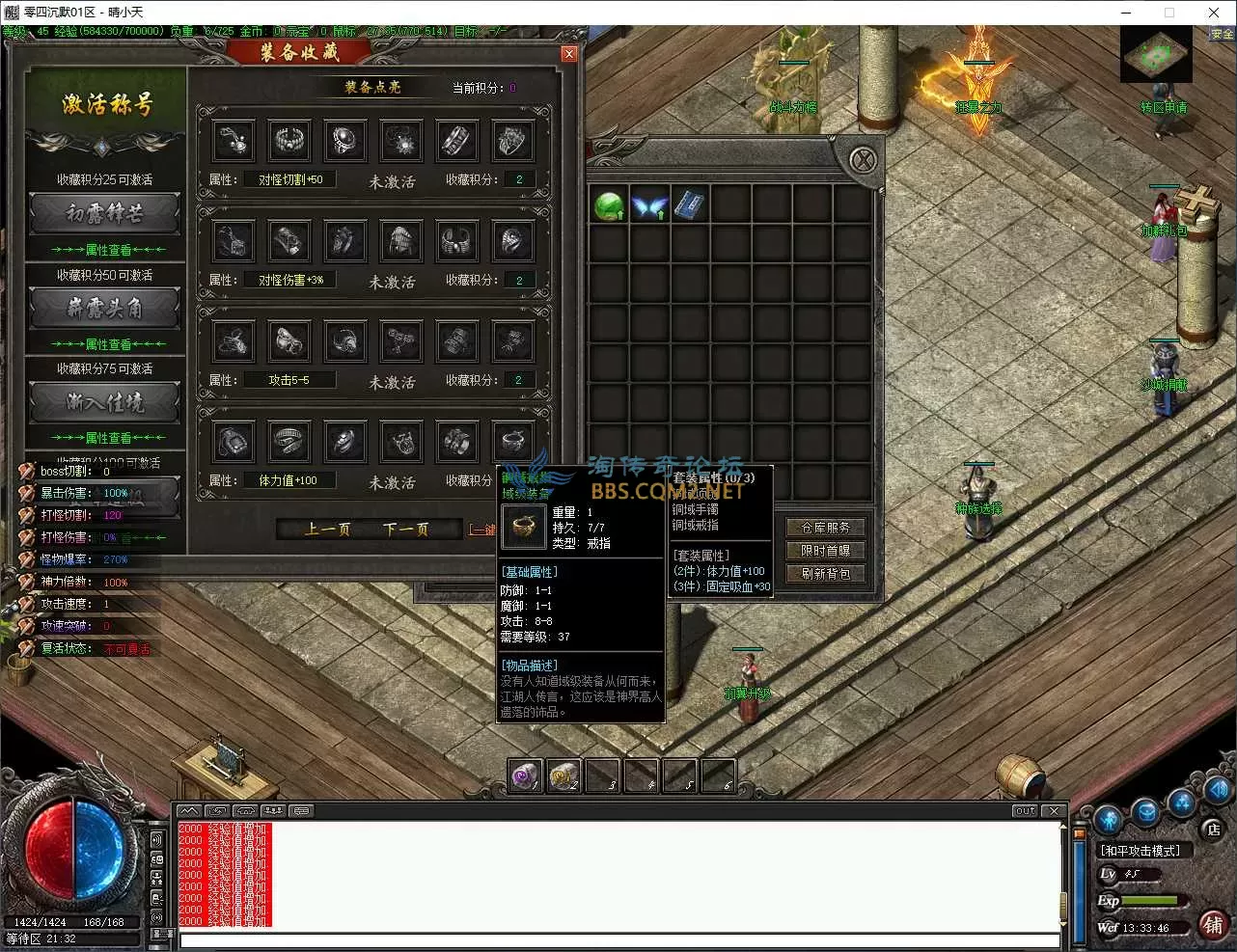This screenshot has width=1237, height=952.
Task: Activate the 初露锋芒 title button
Action: tap(106, 214)
